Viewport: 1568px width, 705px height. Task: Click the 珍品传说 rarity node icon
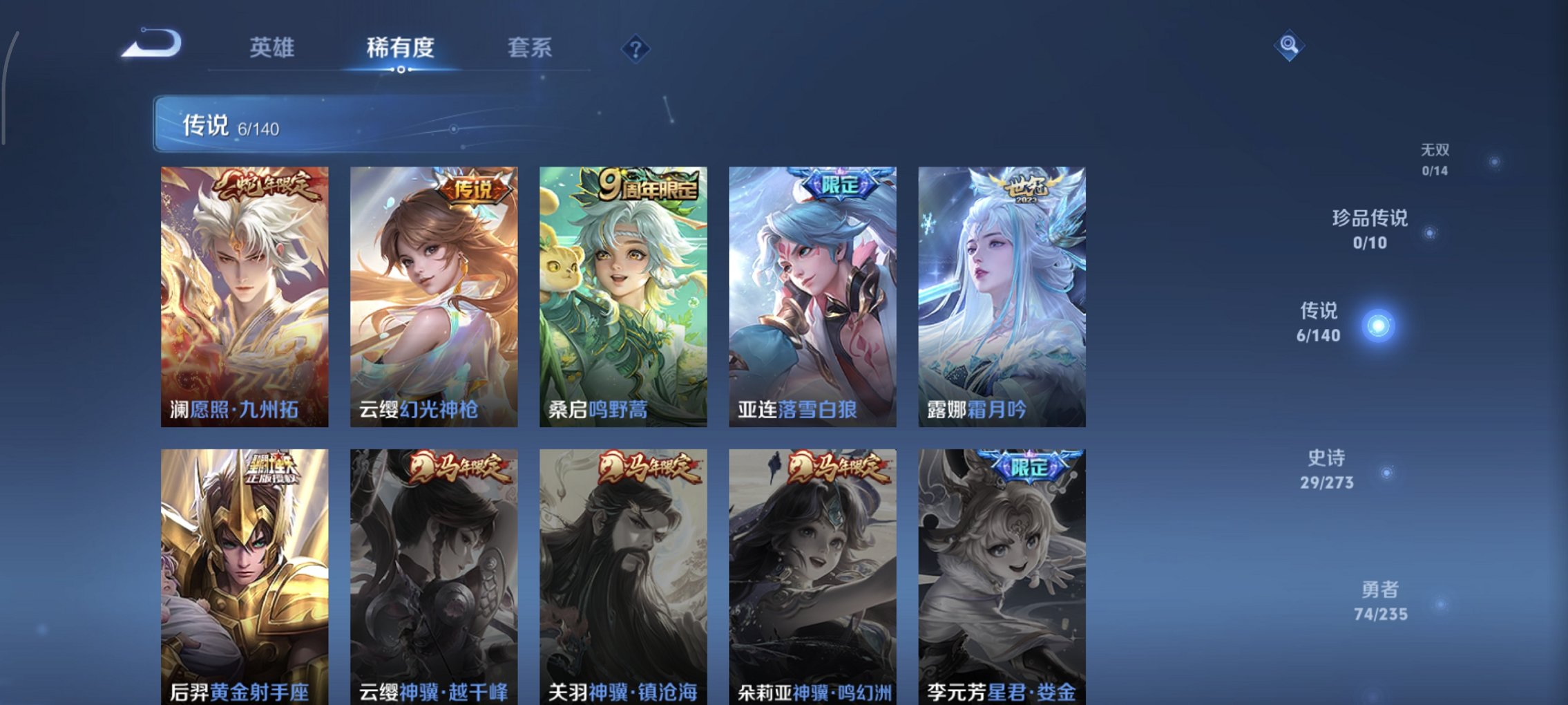coord(1429,234)
